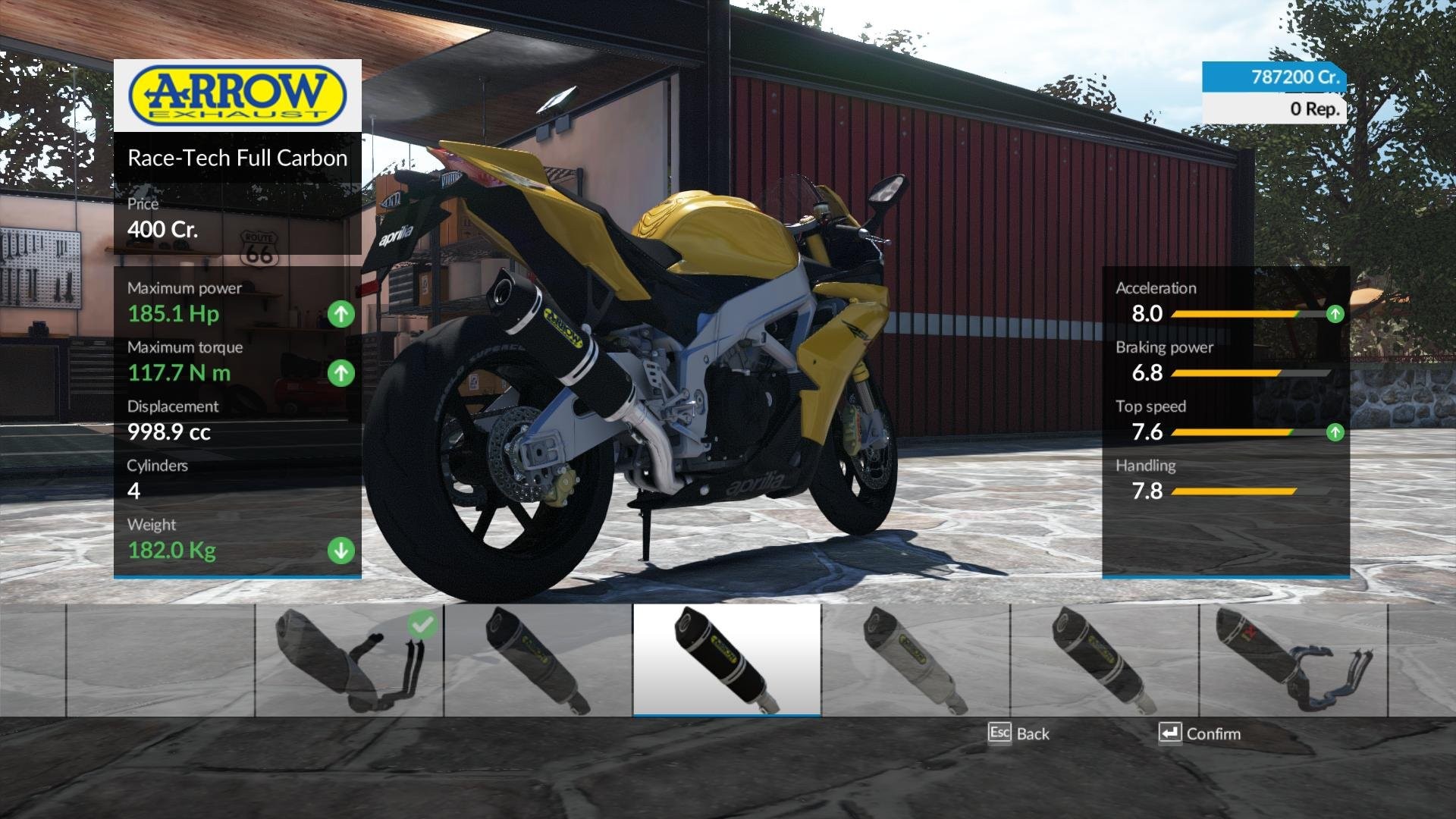Click the Braking power rating bar
Image resolution: width=1456 pixels, height=819 pixels.
click(1251, 373)
